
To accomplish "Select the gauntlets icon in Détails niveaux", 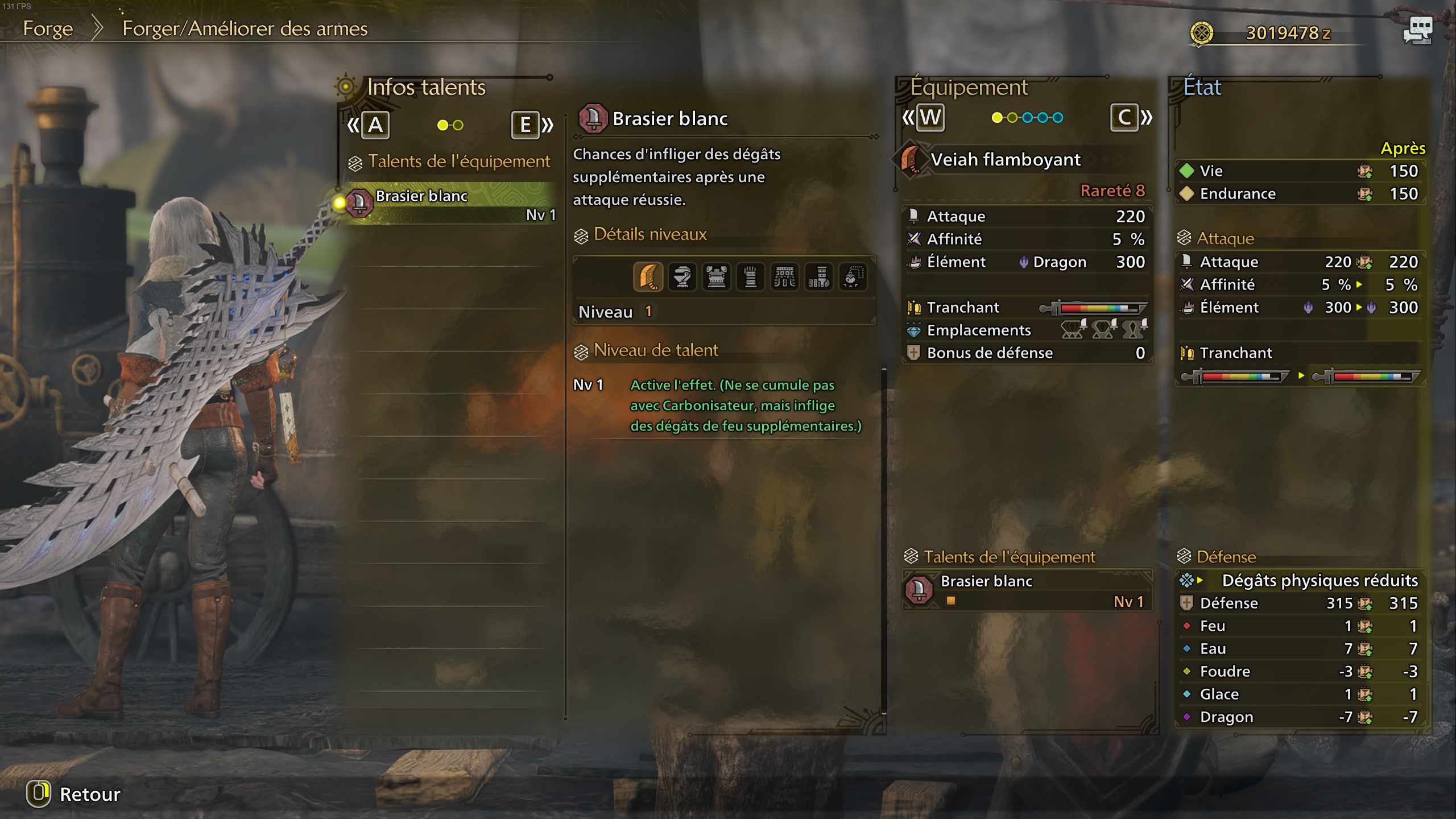I will click(751, 277).
